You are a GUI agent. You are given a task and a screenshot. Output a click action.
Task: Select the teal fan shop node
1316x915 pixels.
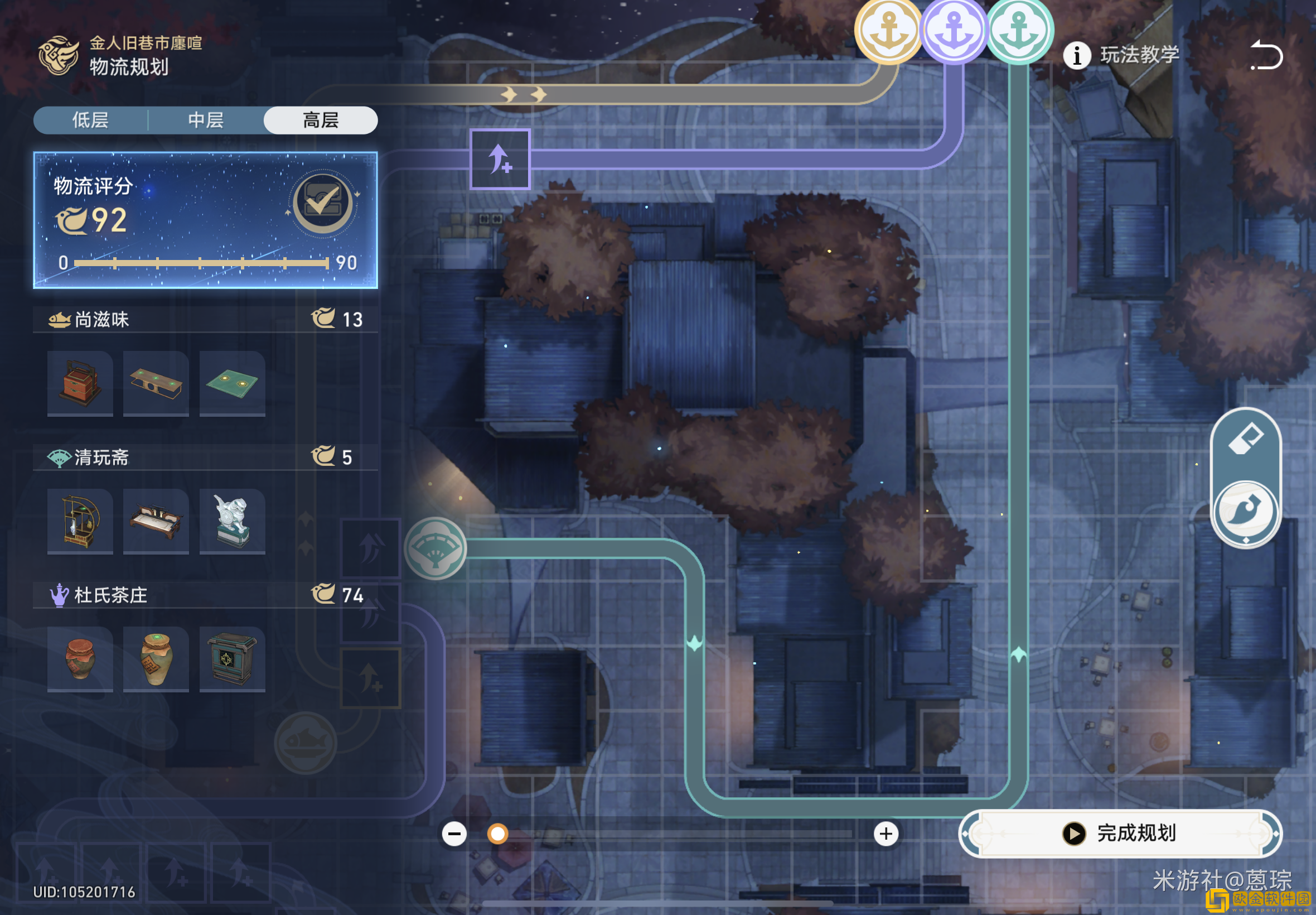coord(436,548)
